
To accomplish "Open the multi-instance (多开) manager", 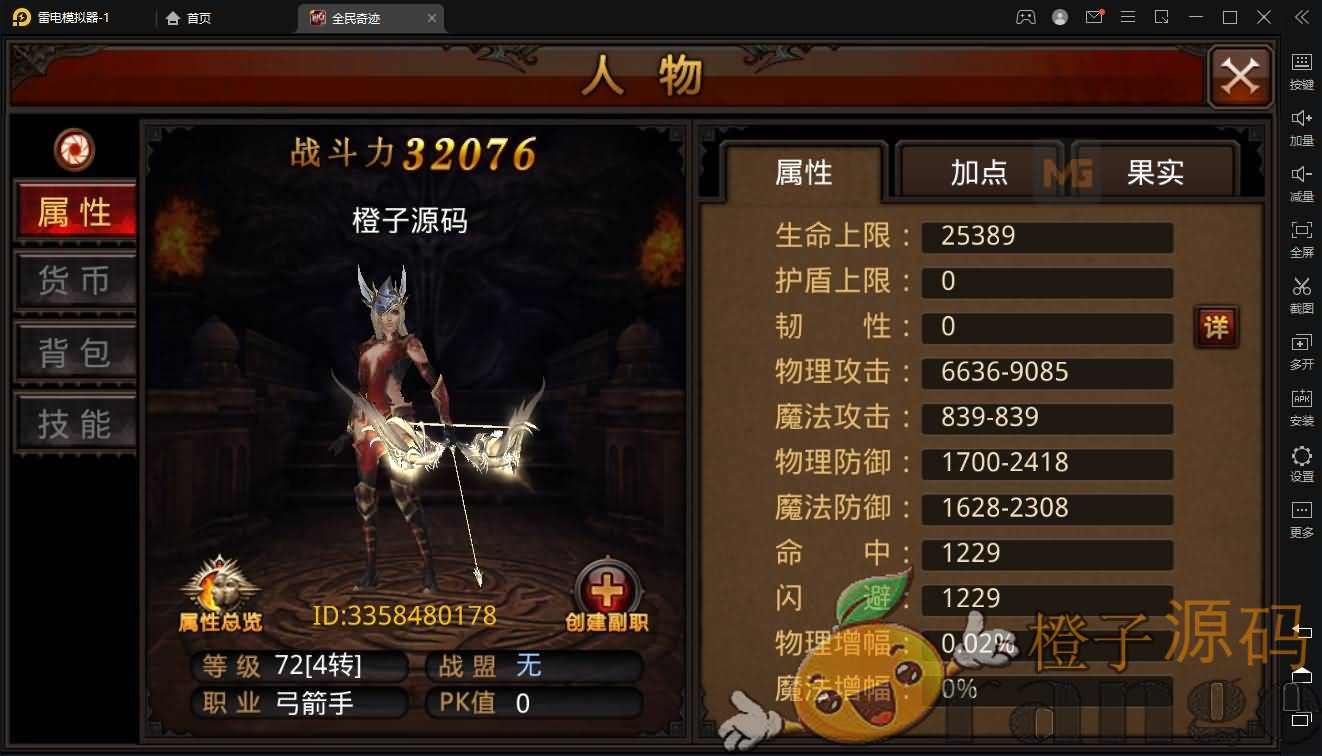I will 1302,350.
